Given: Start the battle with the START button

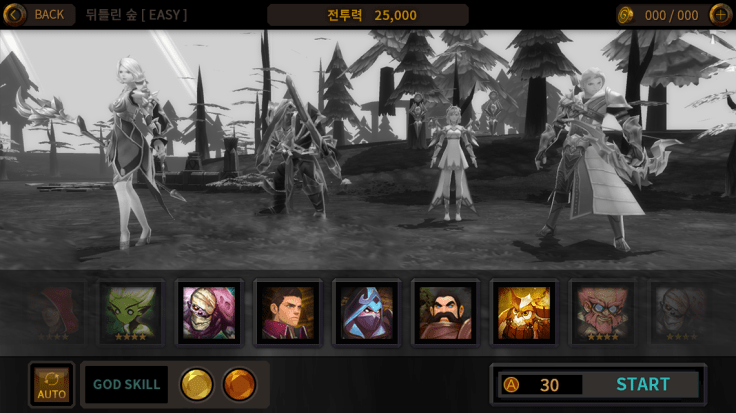Looking at the screenshot, I should click(642, 384).
